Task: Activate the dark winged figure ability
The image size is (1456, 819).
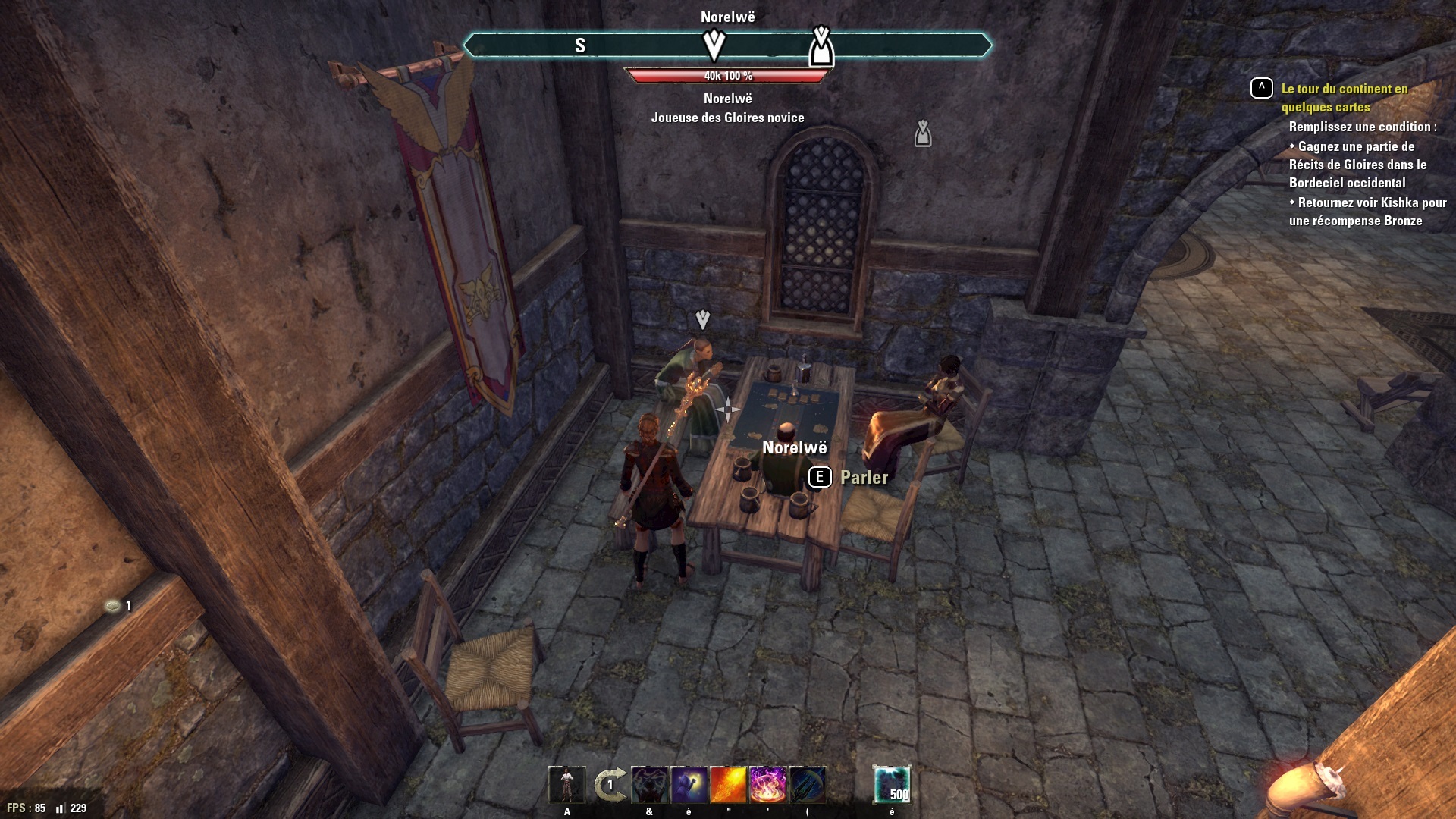Action: 649,785
